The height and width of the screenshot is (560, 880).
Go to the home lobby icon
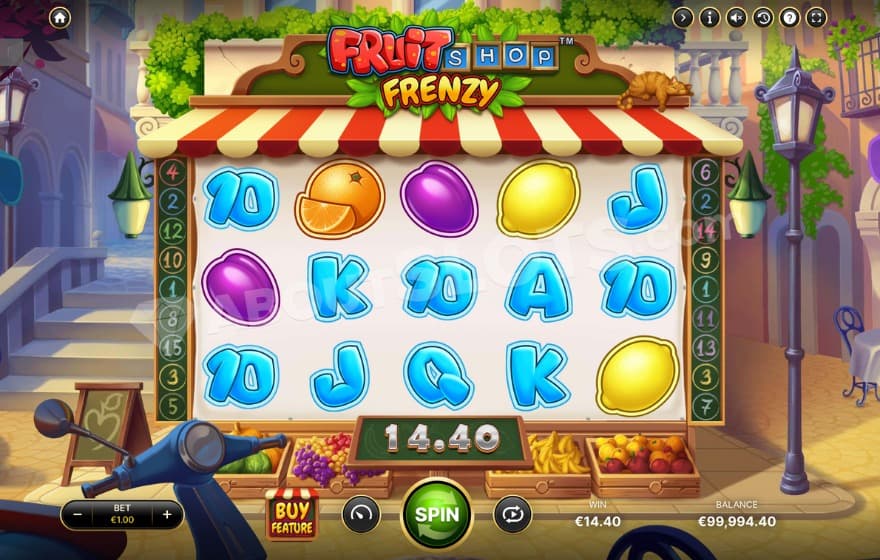59,17
